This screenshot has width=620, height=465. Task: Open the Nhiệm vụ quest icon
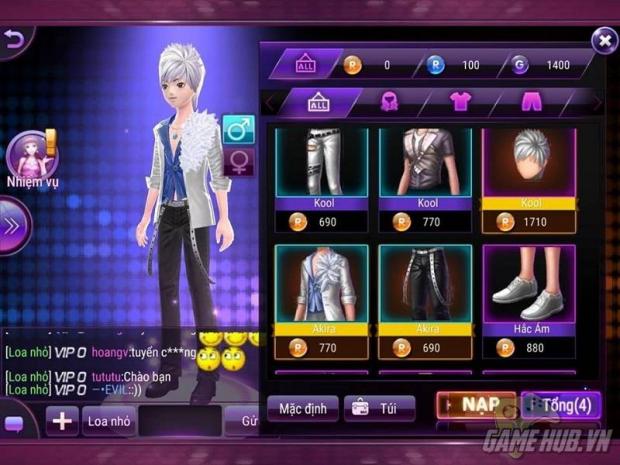[x=31, y=159]
